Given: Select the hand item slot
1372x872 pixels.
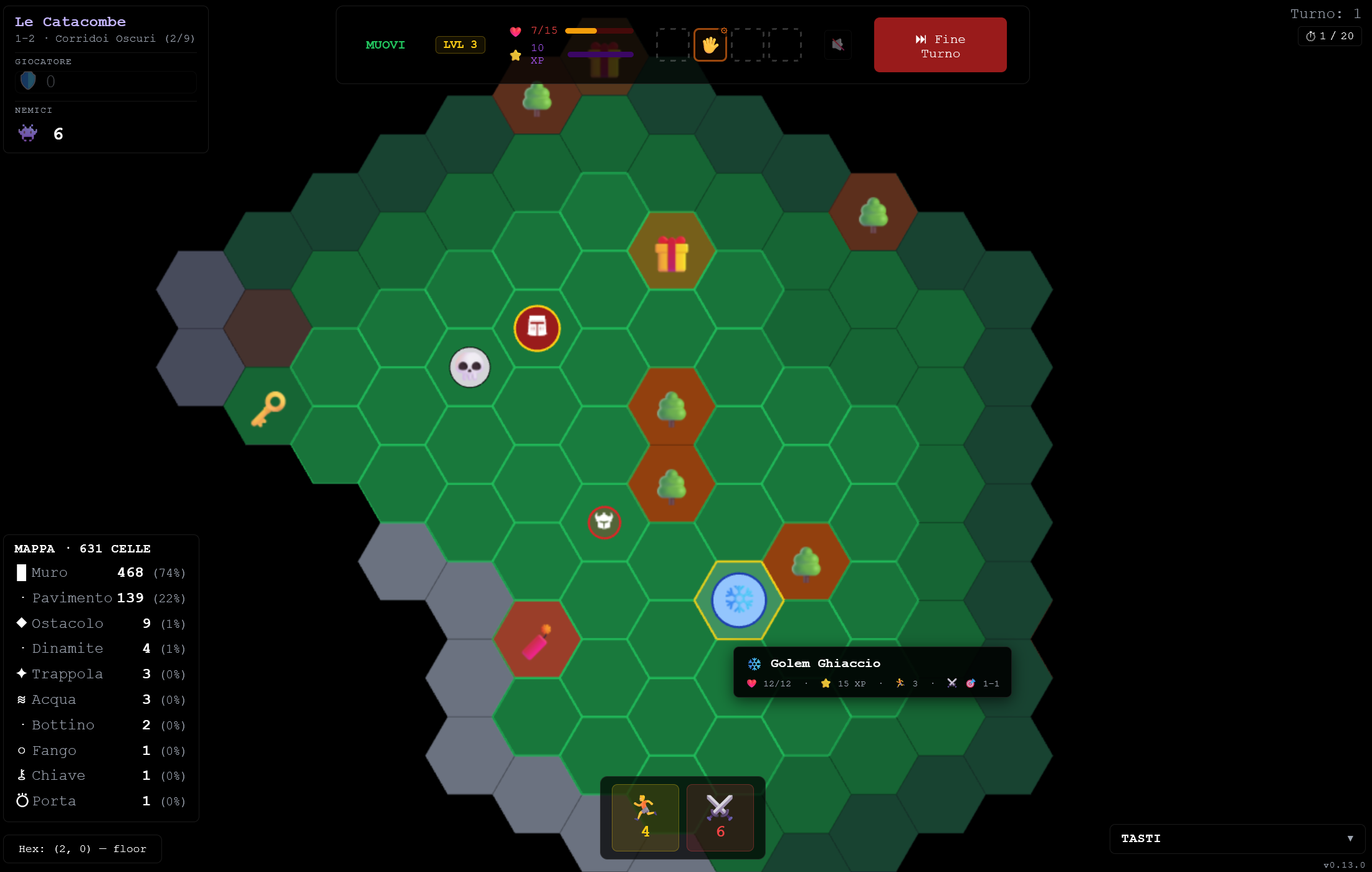Looking at the screenshot, I should (710, 45).
